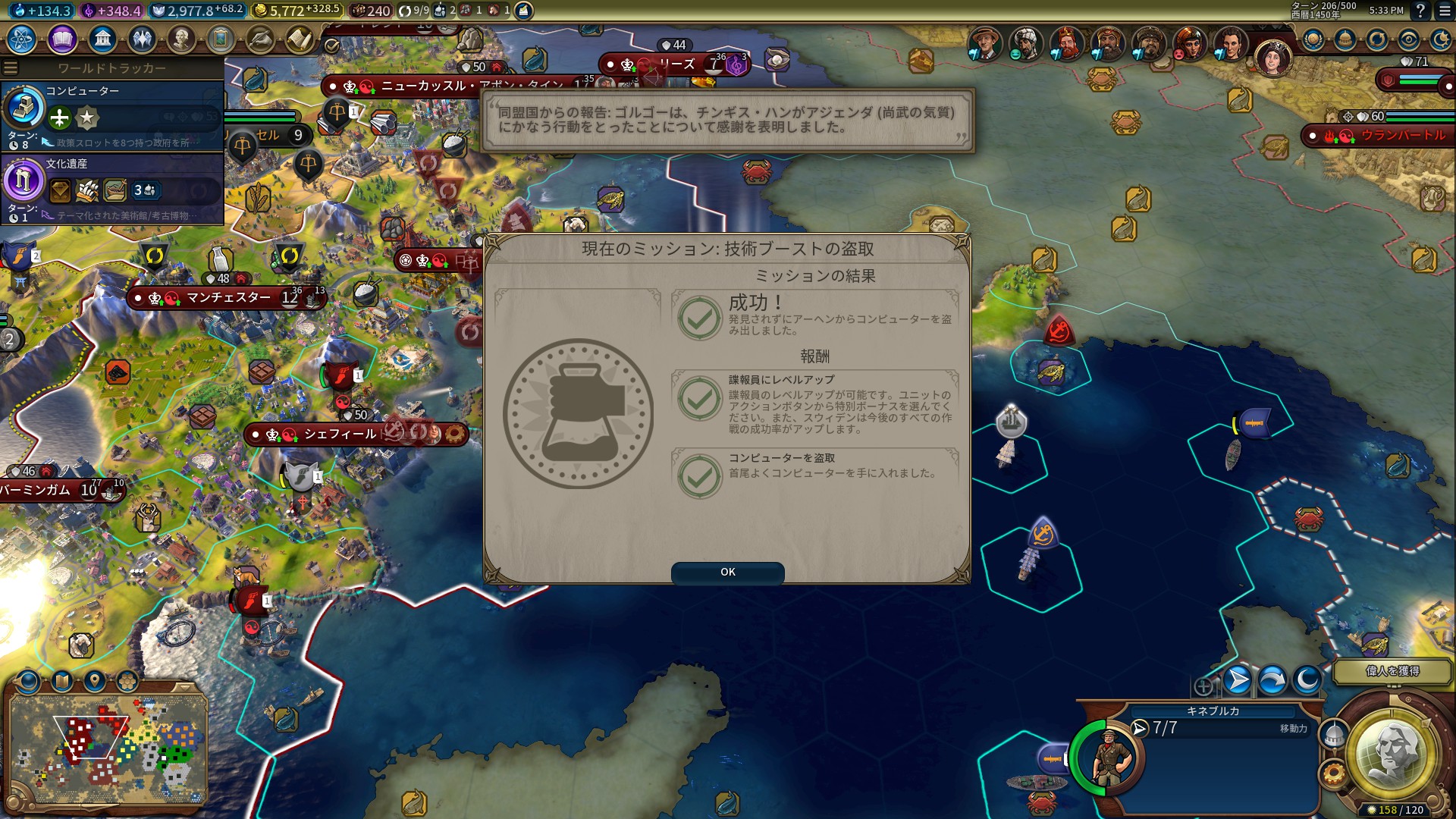This screenshot has width=1456, height=819.
Task: Open the government building icon
Action: 102,39
